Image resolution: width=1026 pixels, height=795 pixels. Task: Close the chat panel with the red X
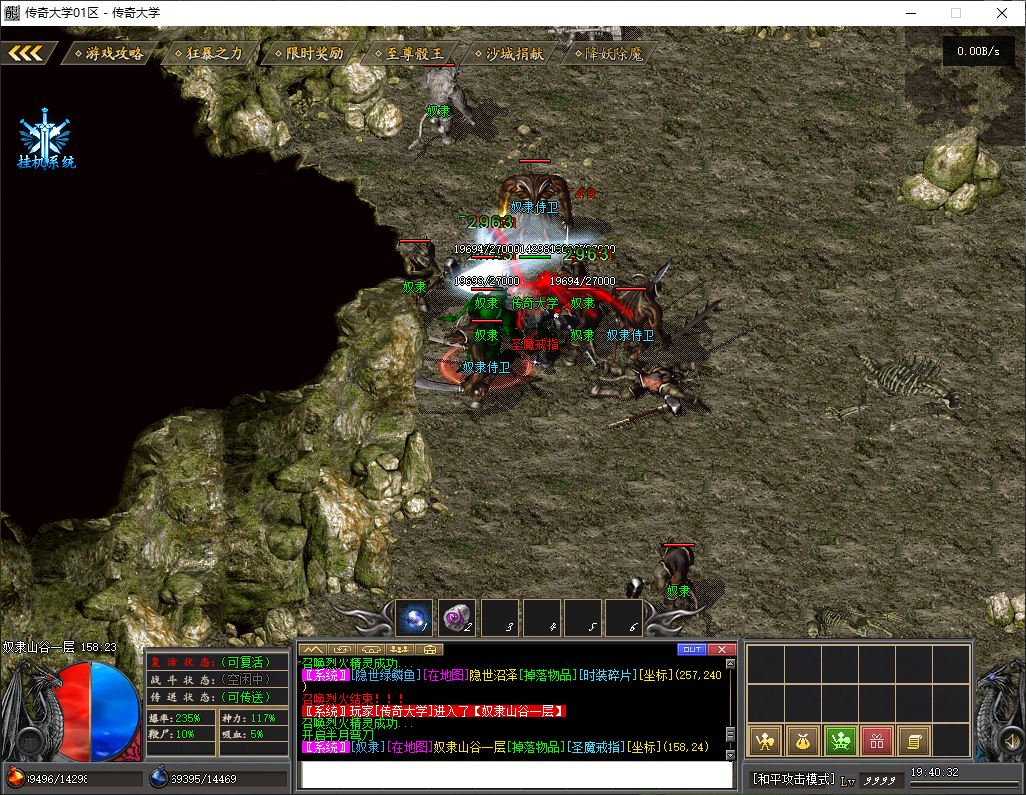(x=720, y=650)
